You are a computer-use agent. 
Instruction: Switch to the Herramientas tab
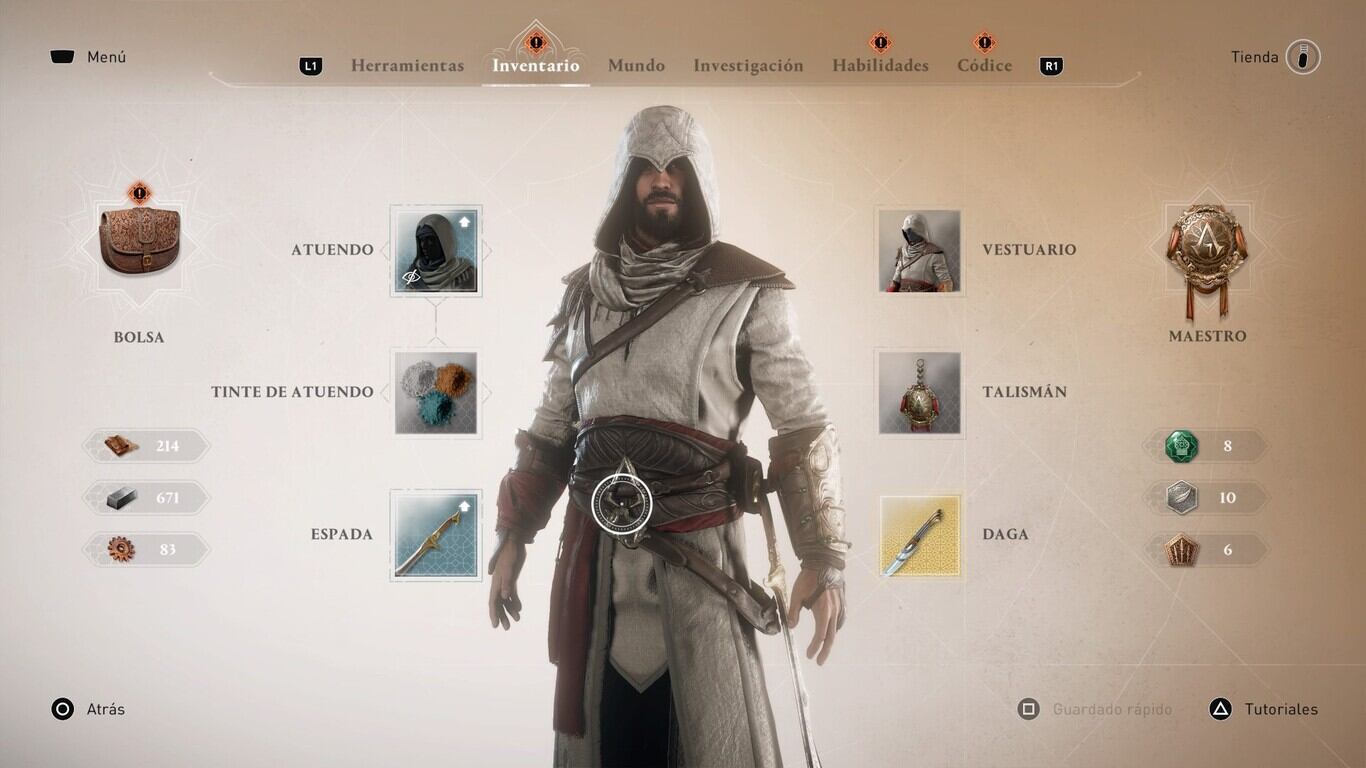click(x=407, y=66)
